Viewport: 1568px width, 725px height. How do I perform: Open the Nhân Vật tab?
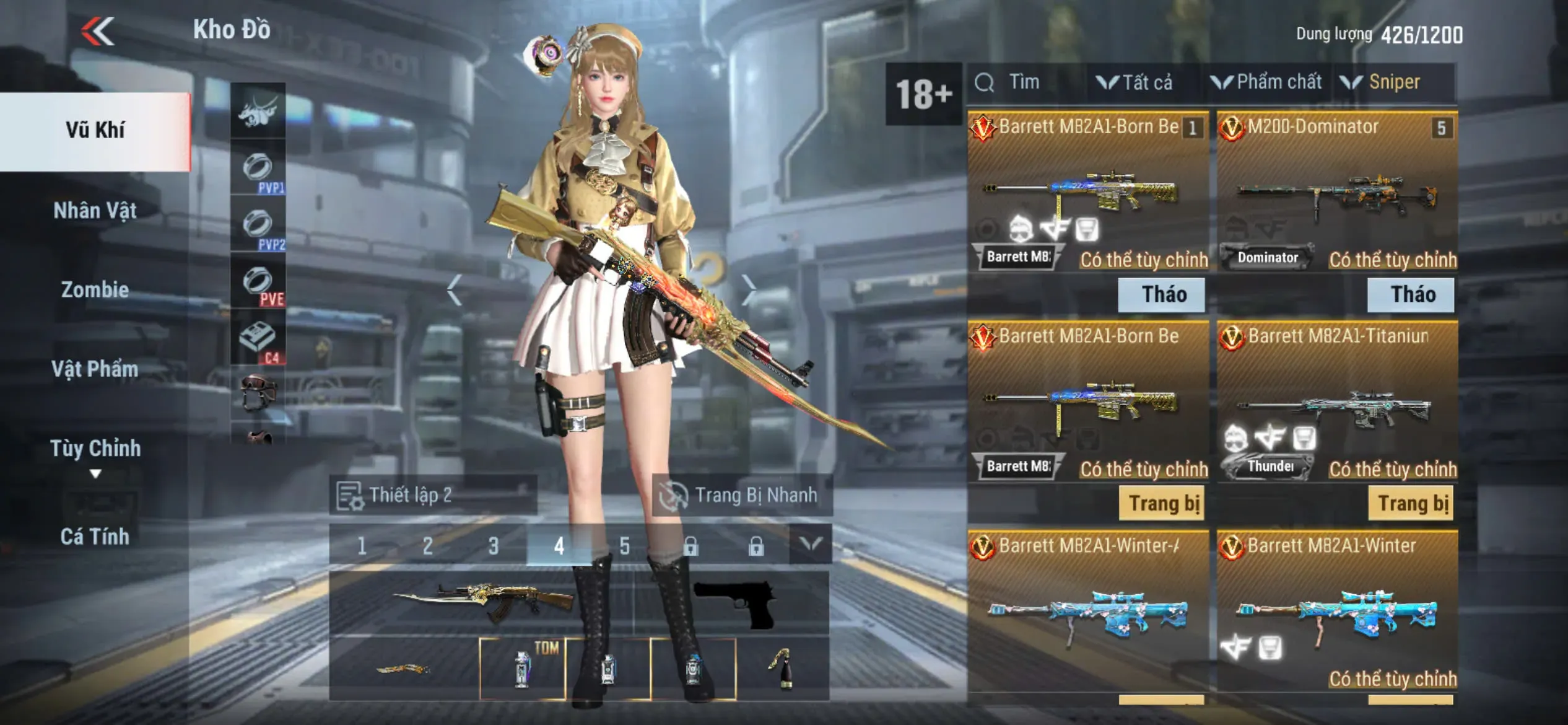coord(95,211)
